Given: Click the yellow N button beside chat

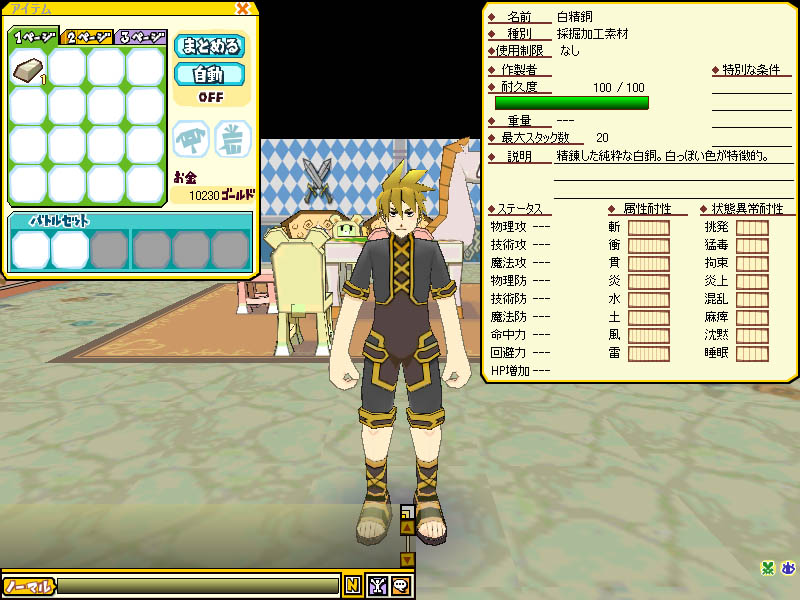Looking at the screenshot, I should point(352,586).
